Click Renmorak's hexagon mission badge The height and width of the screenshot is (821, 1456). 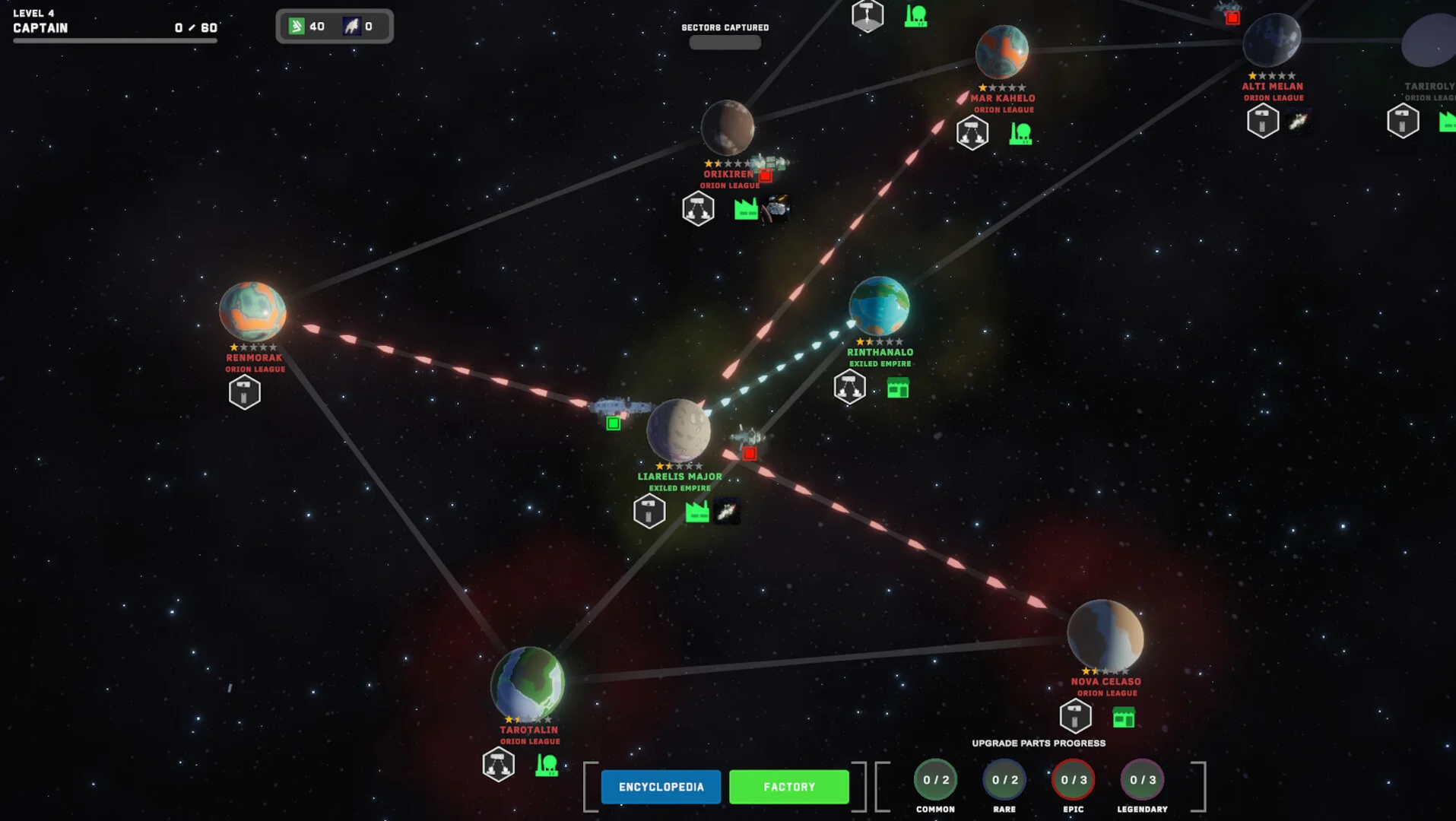[244, 393]
